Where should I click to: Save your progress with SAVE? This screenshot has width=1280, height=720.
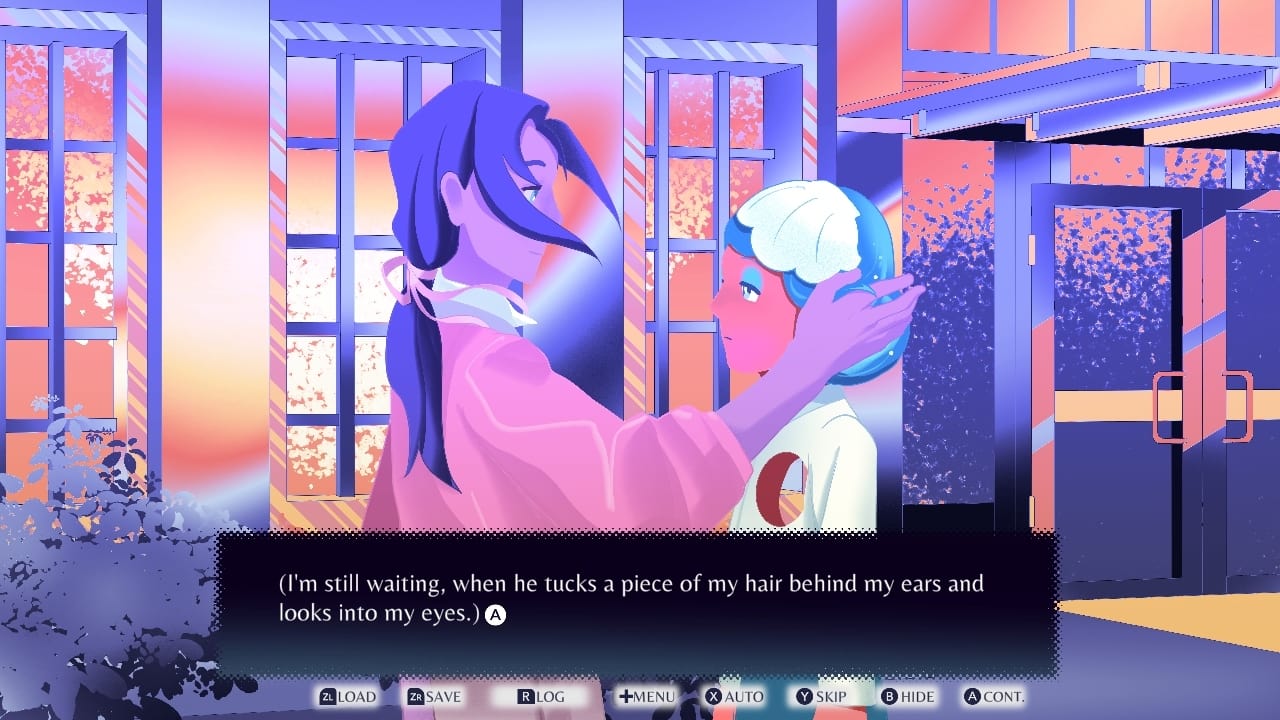point(443,696)
